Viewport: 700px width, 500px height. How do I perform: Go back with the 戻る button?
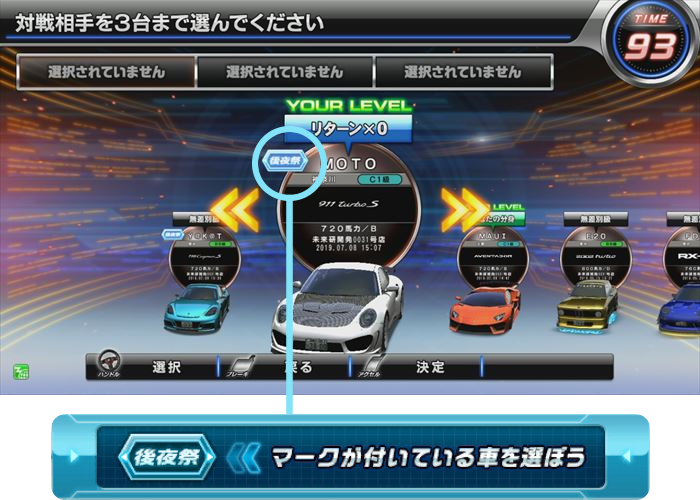tap(298, 367)
